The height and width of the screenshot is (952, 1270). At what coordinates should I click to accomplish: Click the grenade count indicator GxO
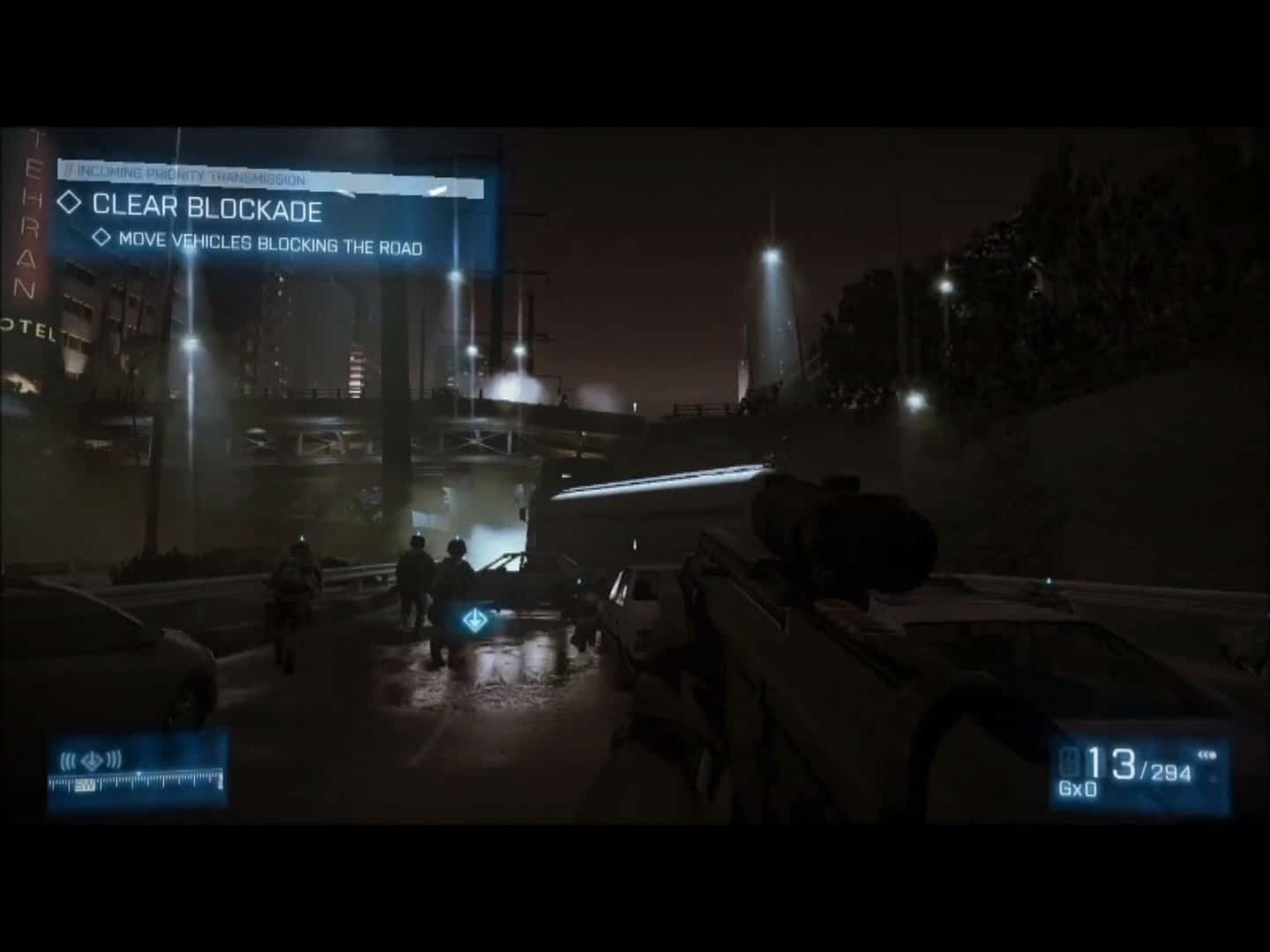click(1078, 790)
